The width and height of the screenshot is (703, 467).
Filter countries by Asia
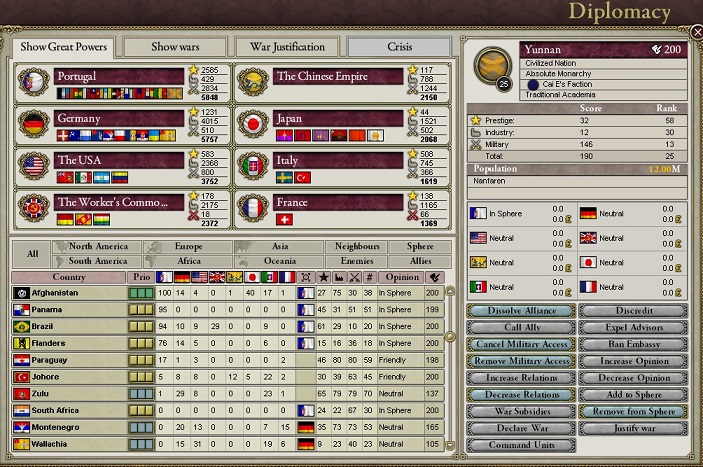288,246
